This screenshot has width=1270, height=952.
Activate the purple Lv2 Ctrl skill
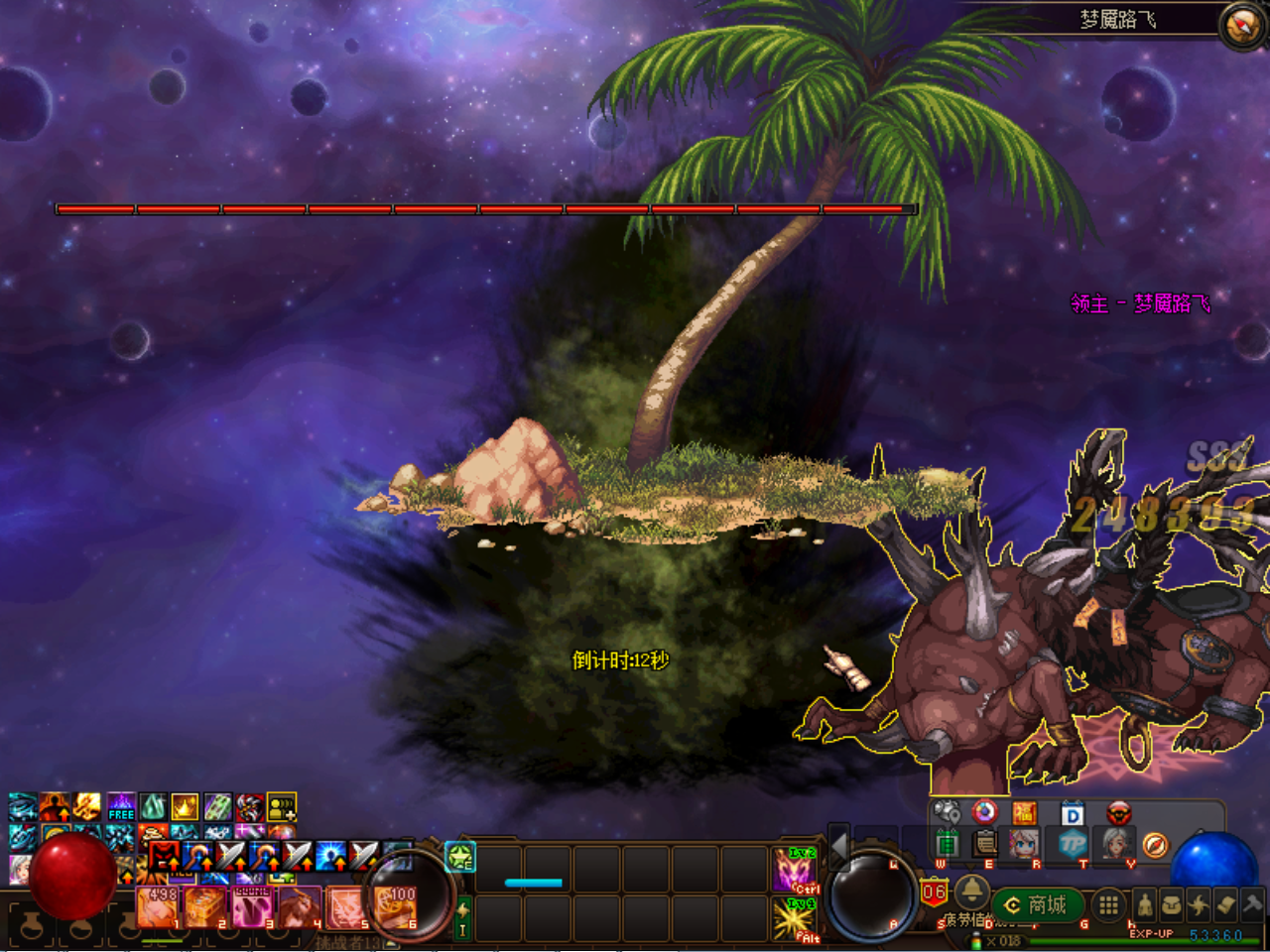click(x=794, y=870)
